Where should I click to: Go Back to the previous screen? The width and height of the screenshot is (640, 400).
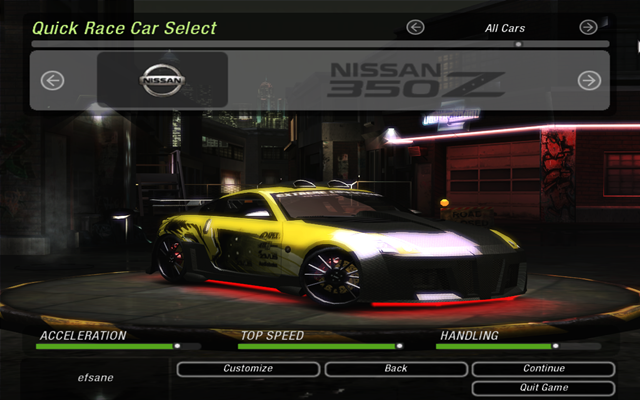tap(396, 369)
